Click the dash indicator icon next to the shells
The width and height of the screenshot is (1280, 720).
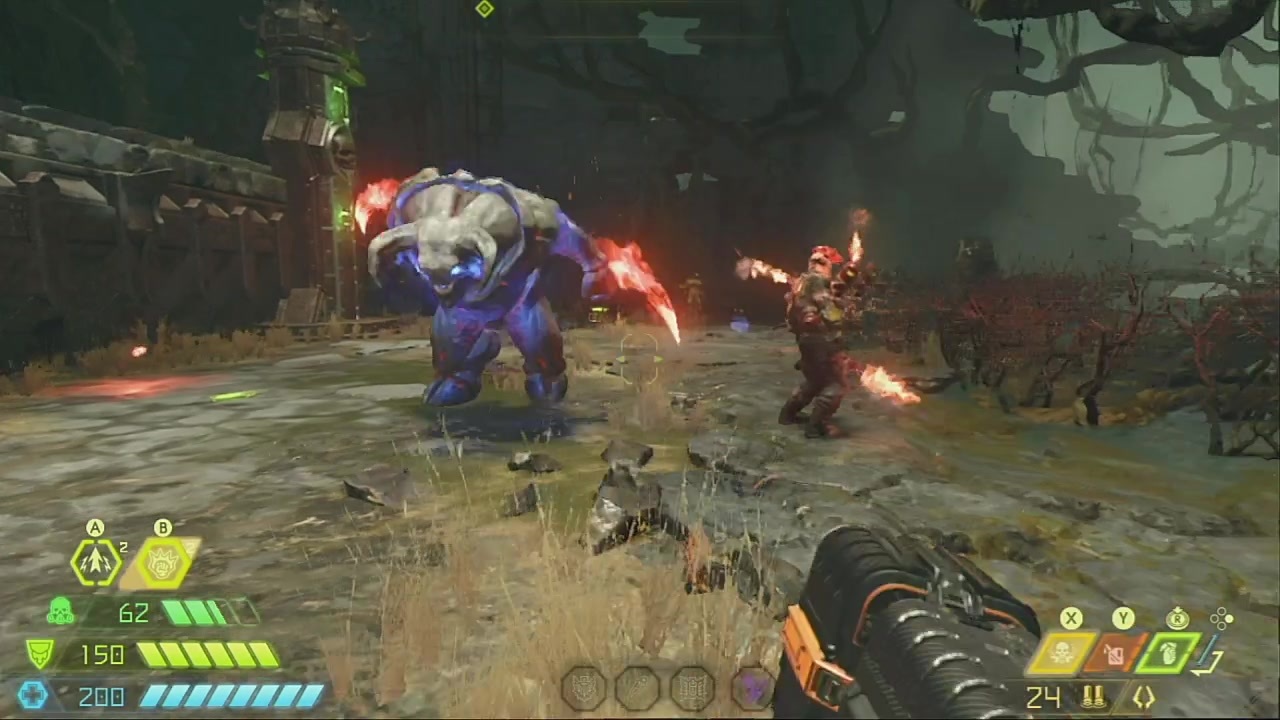click(1145, 698)
